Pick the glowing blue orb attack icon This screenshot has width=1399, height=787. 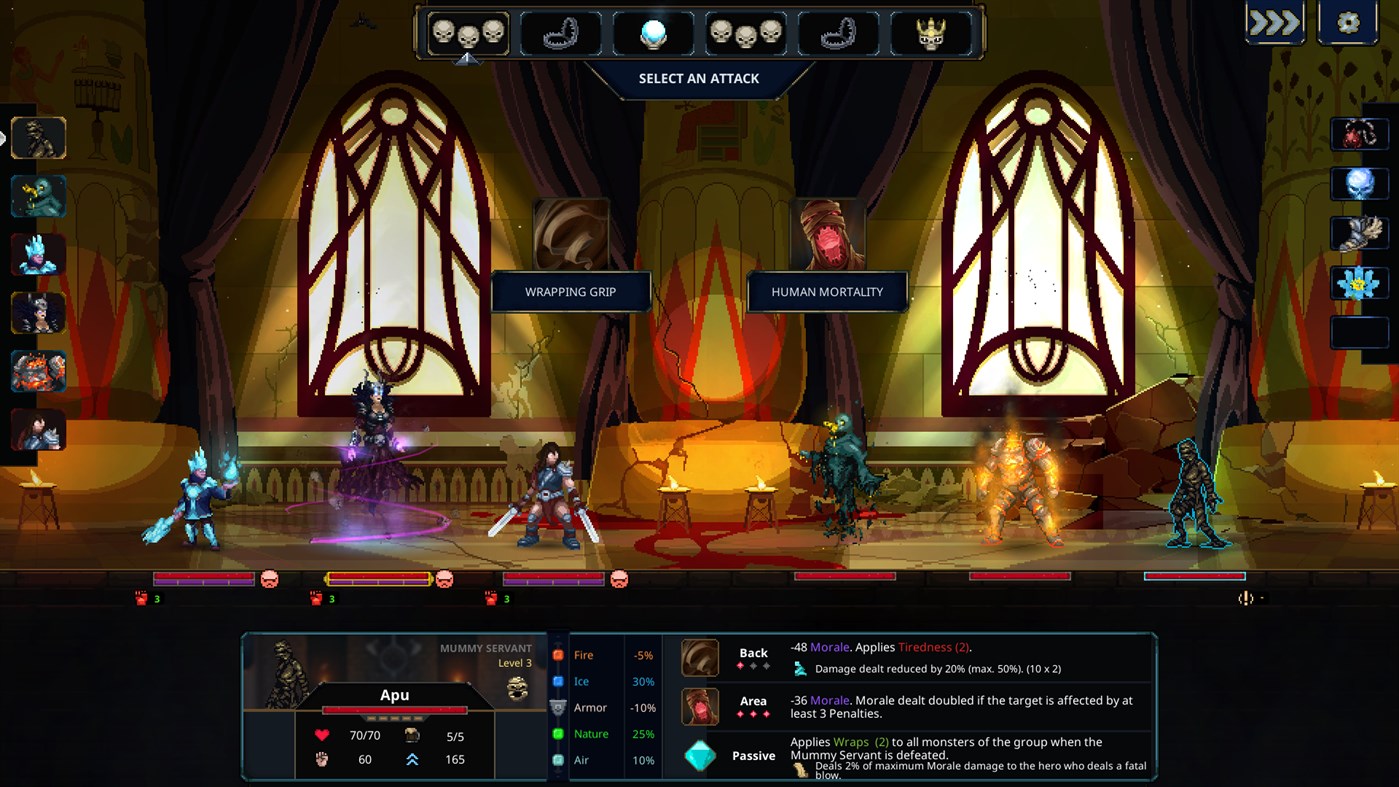coord(653,31)
